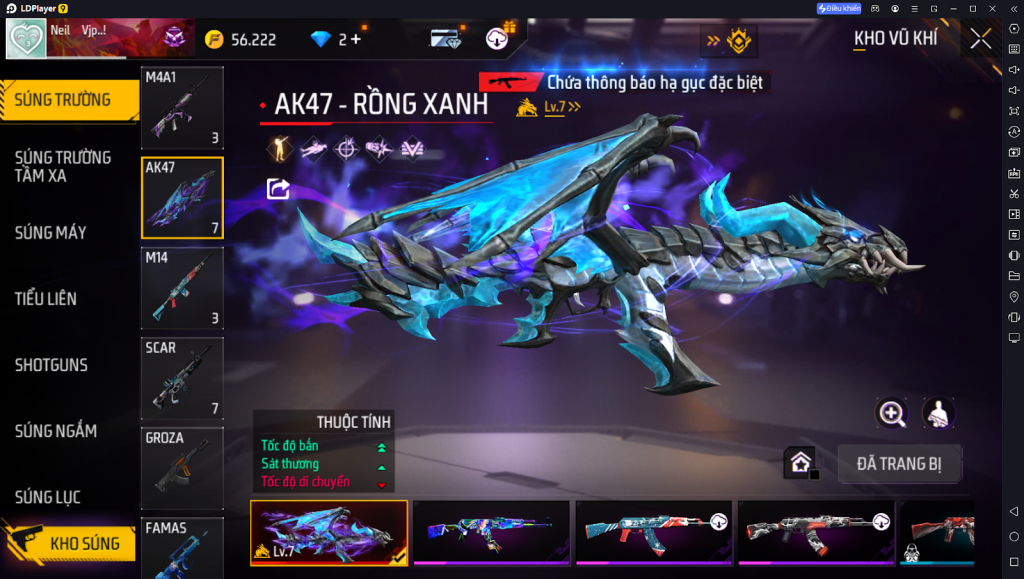The height and width of the screenshot is (579, 1024).
Task: Maximize the LDPlayer window
Action: (972, 8)
